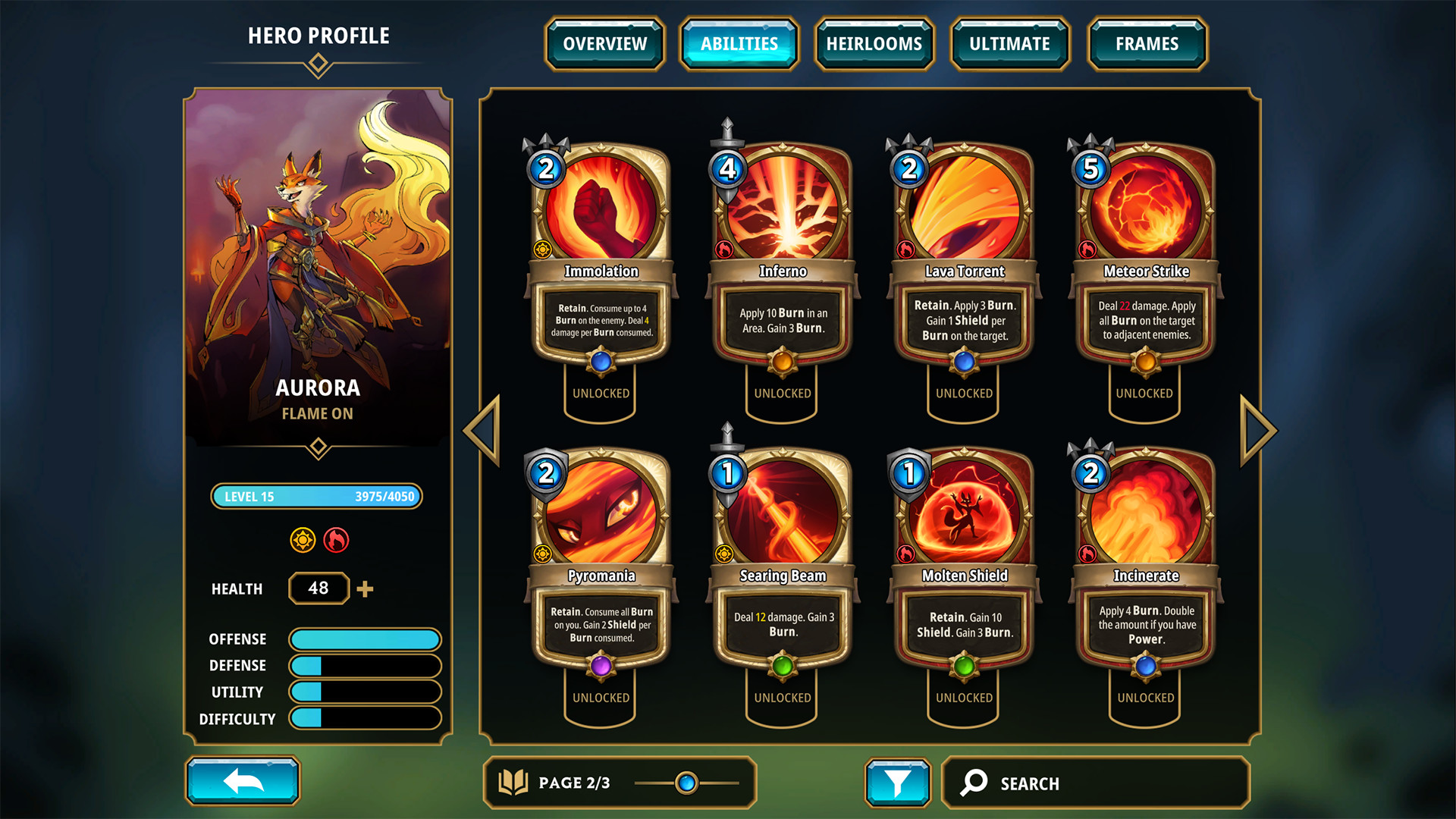
Task: Go to the Frames tab
Action: pyautogui.click(x=1147, y=44)
